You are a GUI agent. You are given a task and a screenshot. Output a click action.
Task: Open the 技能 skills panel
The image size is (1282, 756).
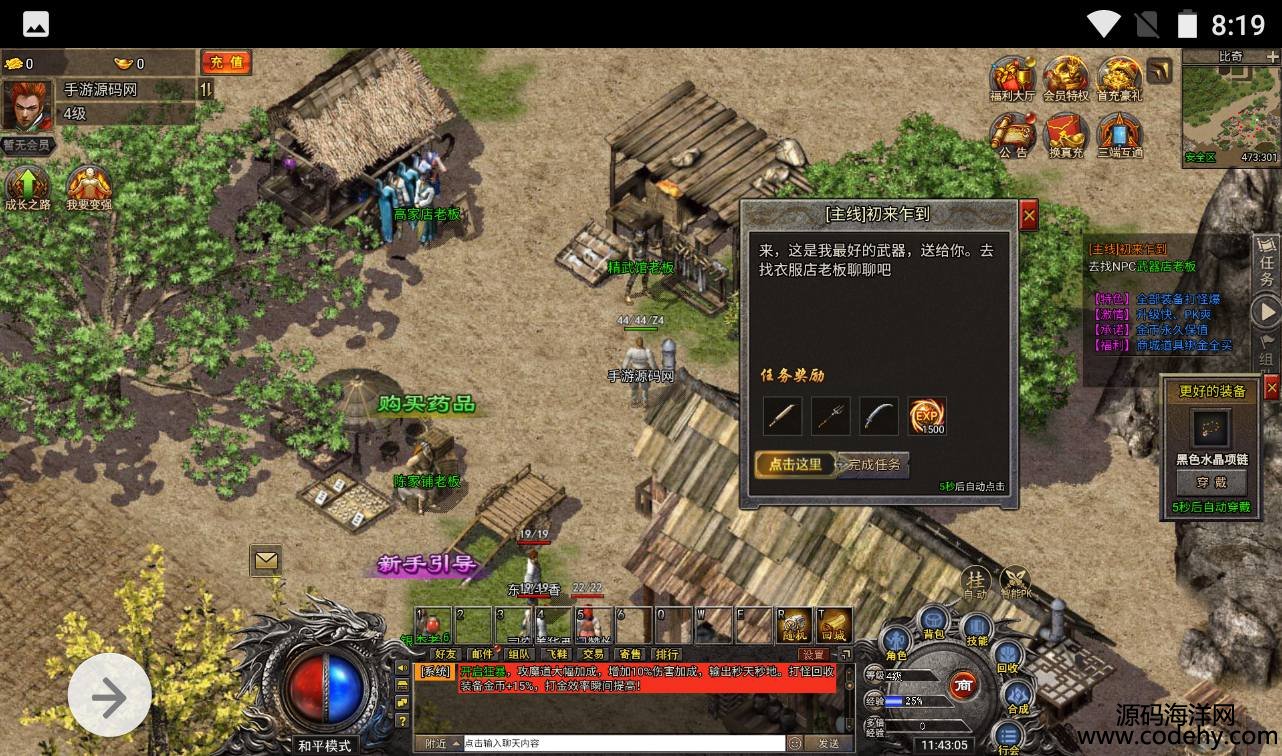(977, 629)
